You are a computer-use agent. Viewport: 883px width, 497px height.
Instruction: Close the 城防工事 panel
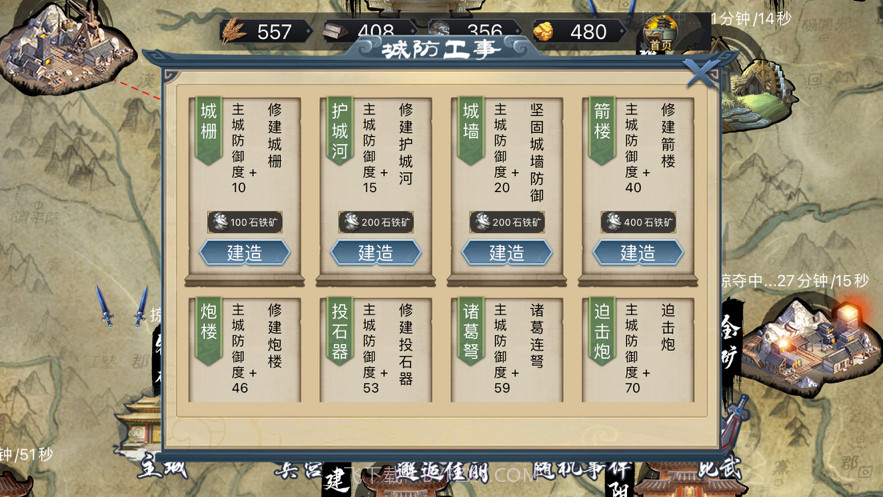click(x=702, y=71)
